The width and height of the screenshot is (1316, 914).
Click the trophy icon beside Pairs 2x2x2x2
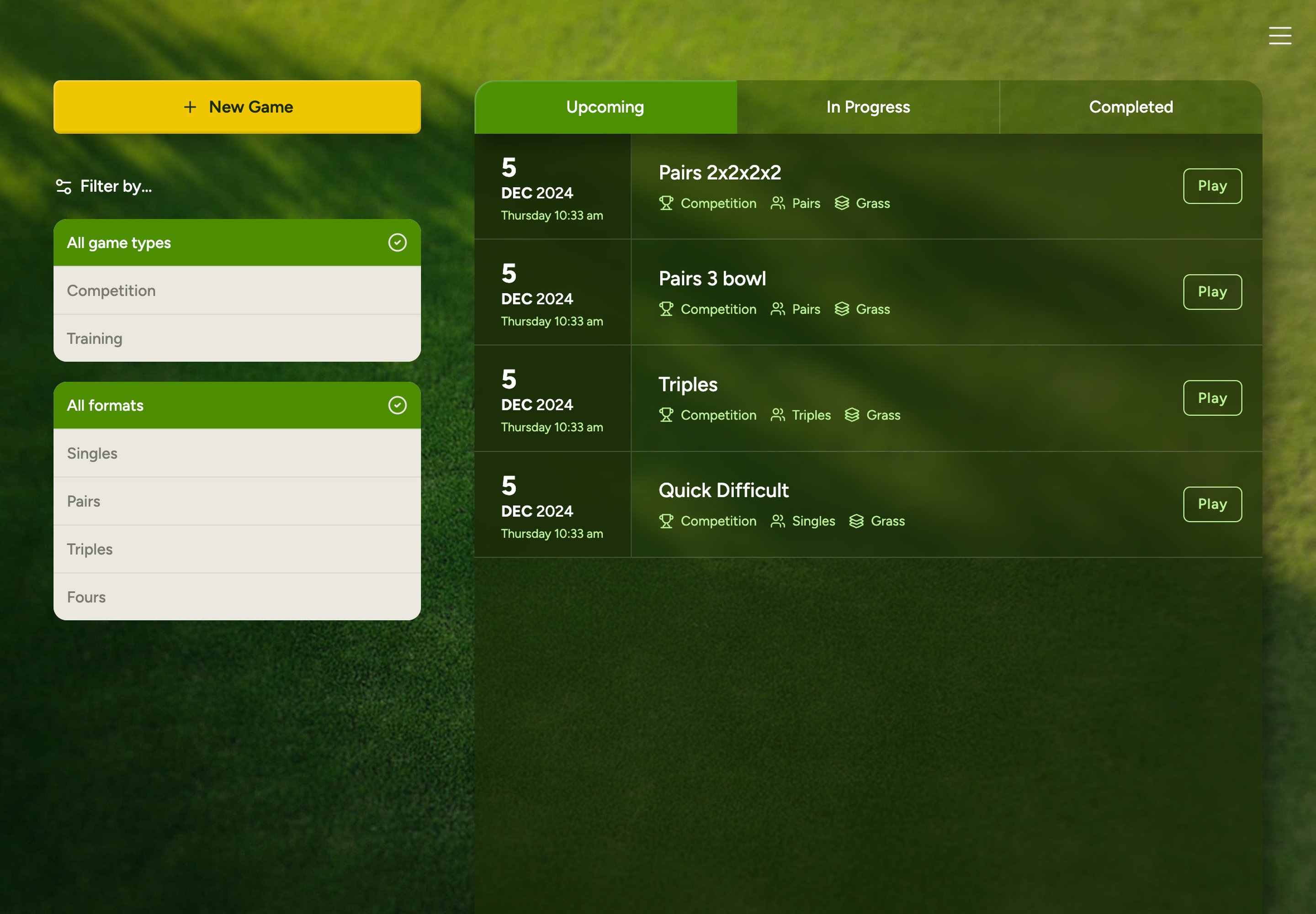click(x=666, y=203)
